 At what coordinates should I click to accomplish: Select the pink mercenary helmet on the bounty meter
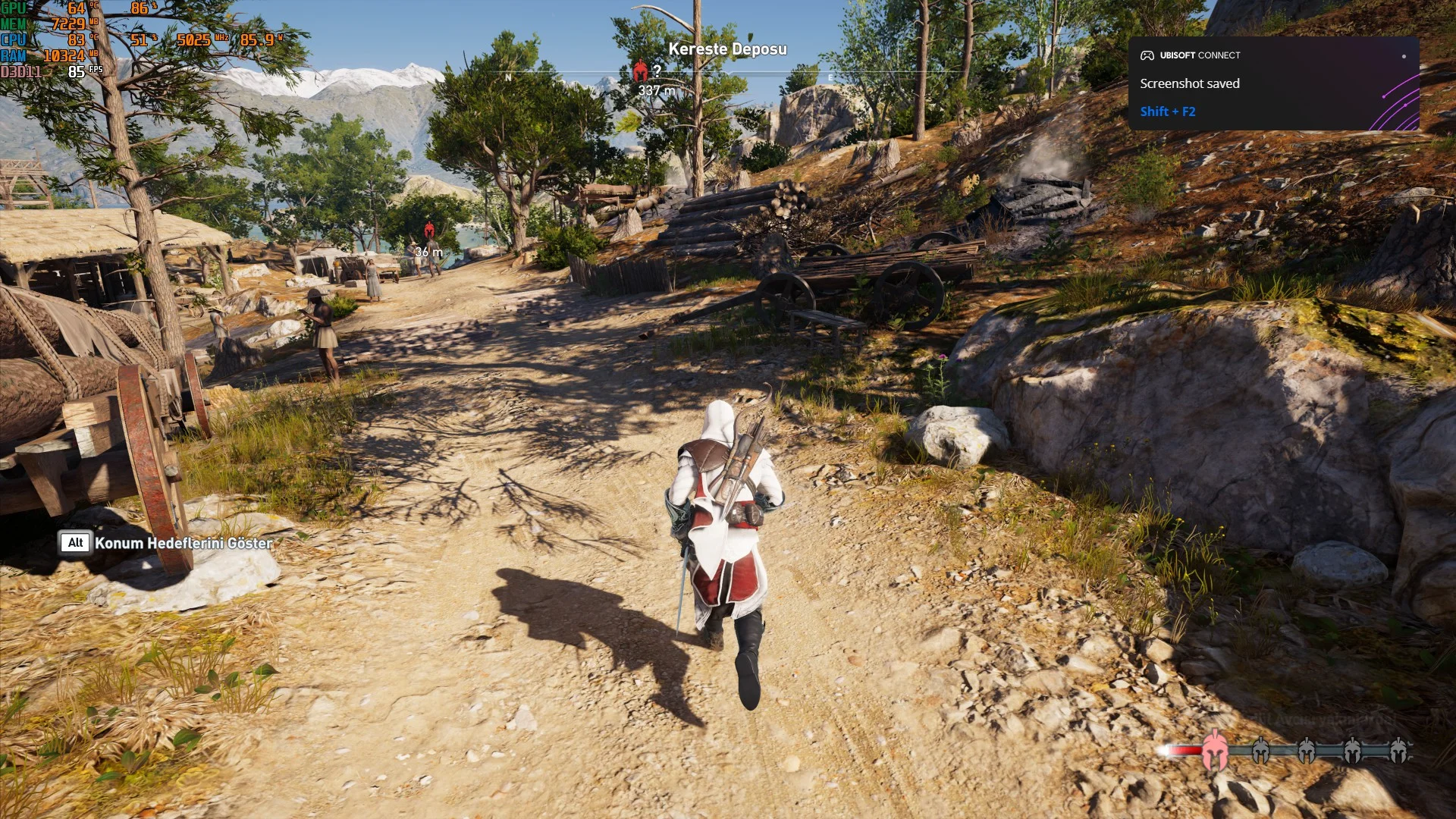1215,749
